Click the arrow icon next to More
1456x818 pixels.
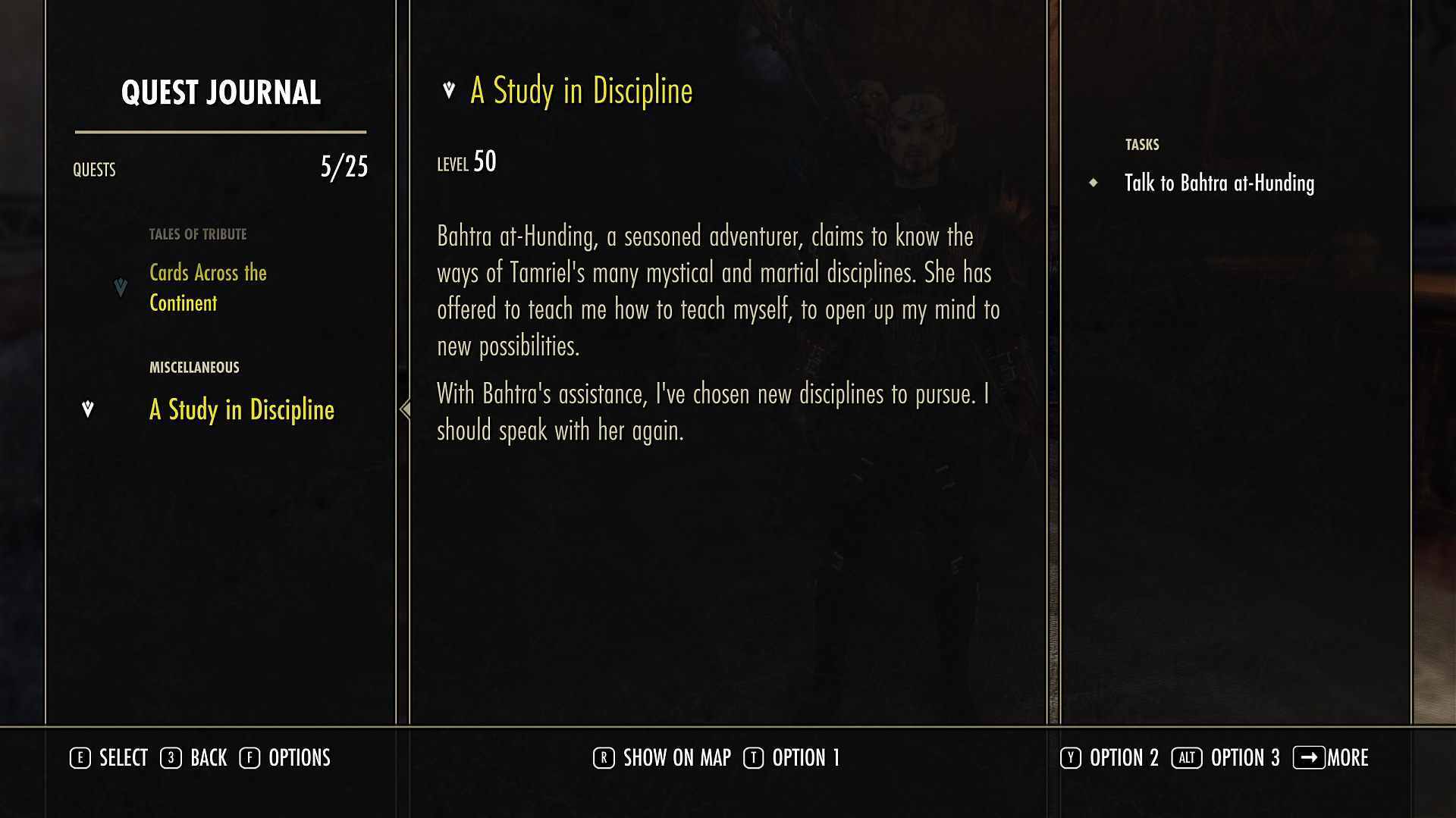[1310, 757]
